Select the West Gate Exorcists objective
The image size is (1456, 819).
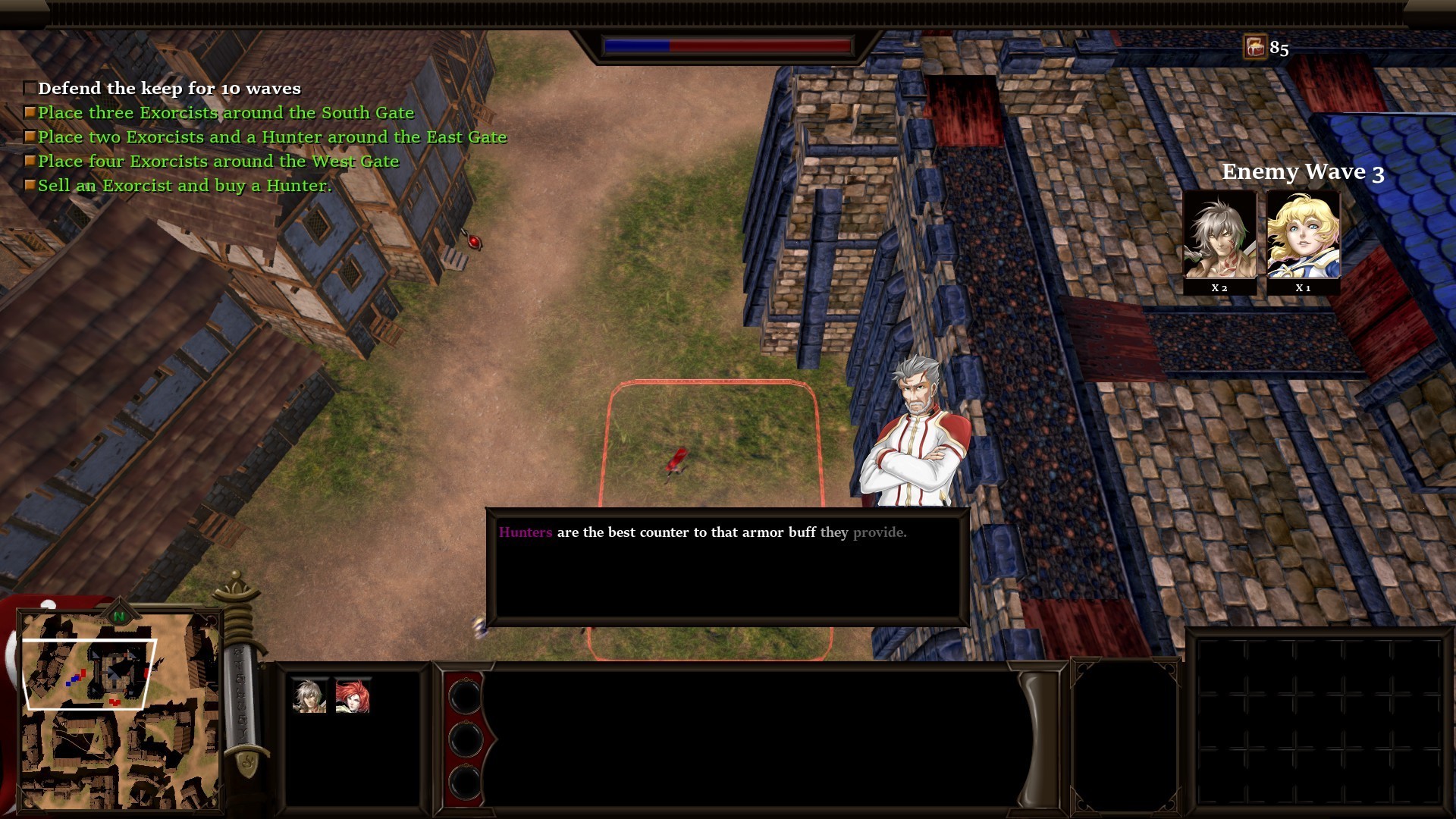tap(218, 162)
